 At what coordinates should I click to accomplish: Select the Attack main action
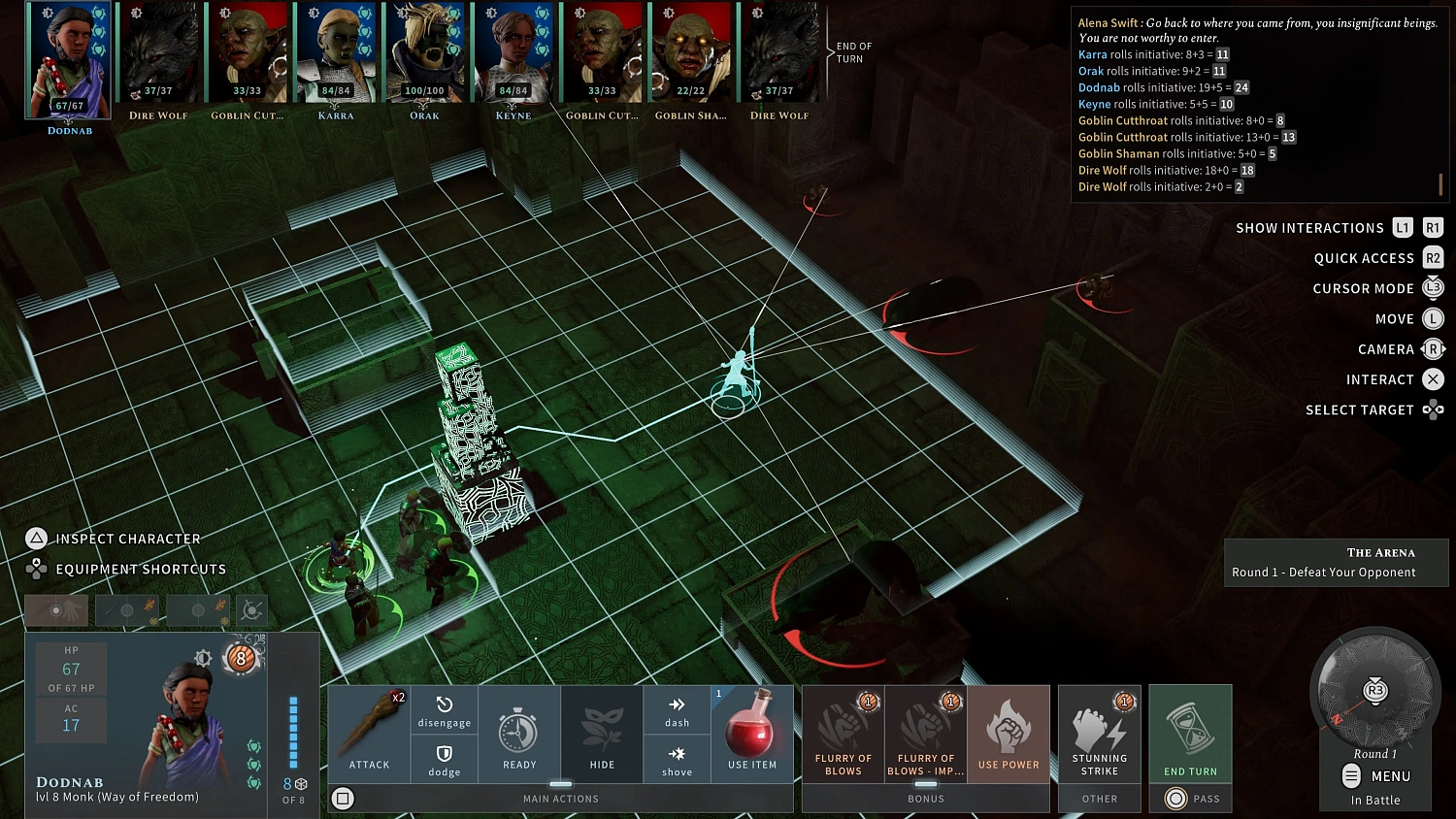click(x=369, y=733)
